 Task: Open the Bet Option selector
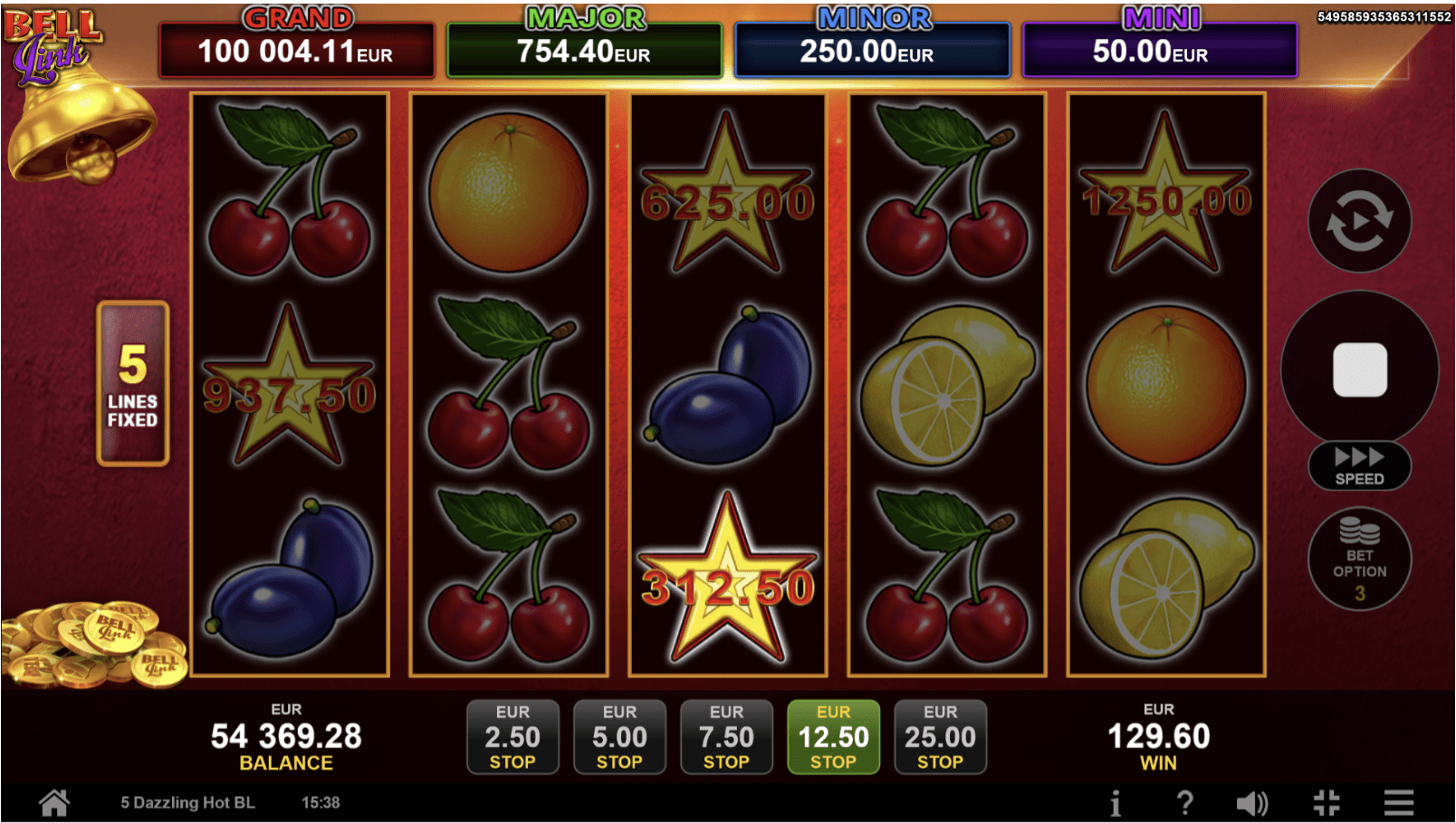click(x=1359, y=559)
